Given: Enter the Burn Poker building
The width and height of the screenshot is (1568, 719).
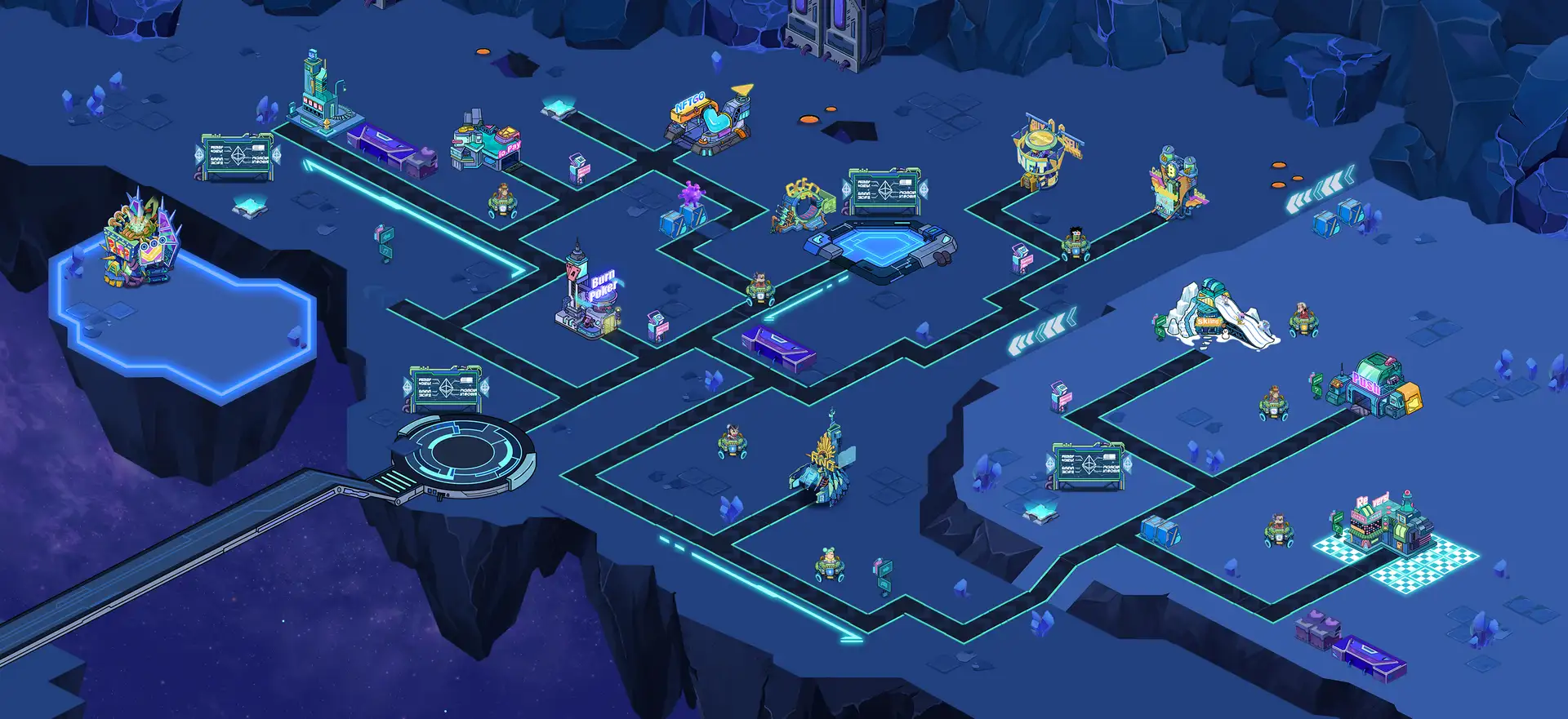Looking at the screenshot, I should 590,296.
